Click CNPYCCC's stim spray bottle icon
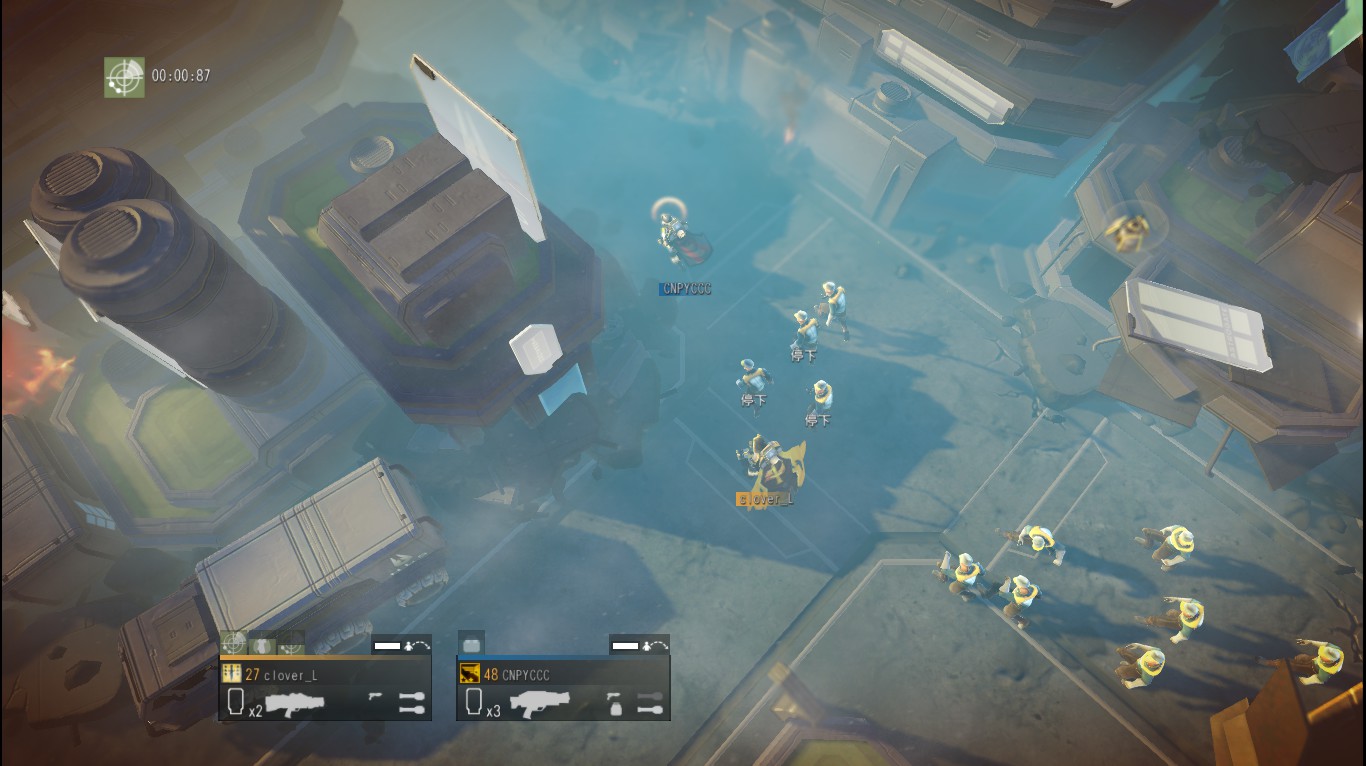Viewport: 1366px width, 766px height. pyautogui.click(x=615, y=703)
